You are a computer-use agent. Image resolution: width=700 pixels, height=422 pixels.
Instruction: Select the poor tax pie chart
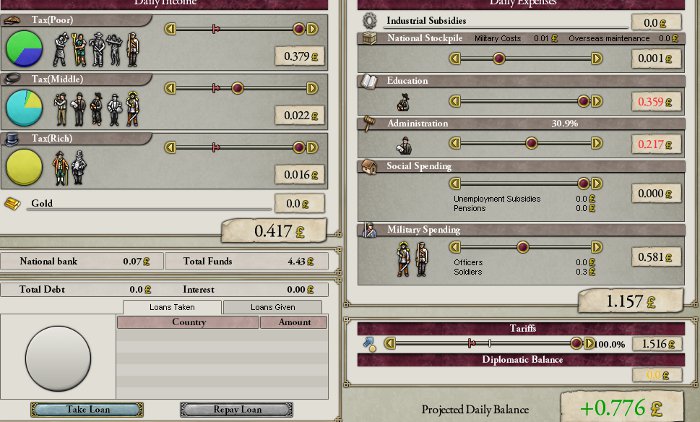(x=24, y=47)
